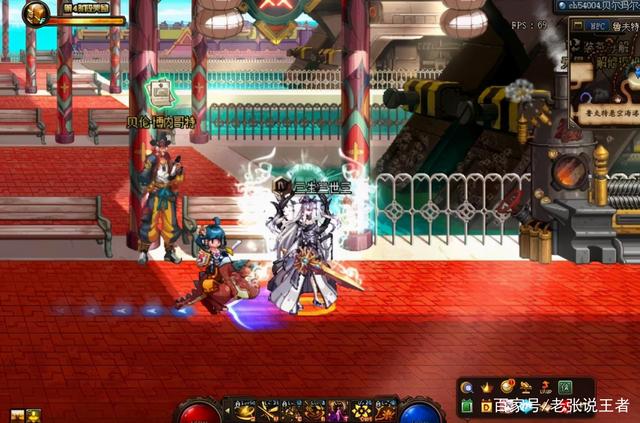Click the gold crown menu icon
The image size is (640, 423).
(x=487, y=387)
